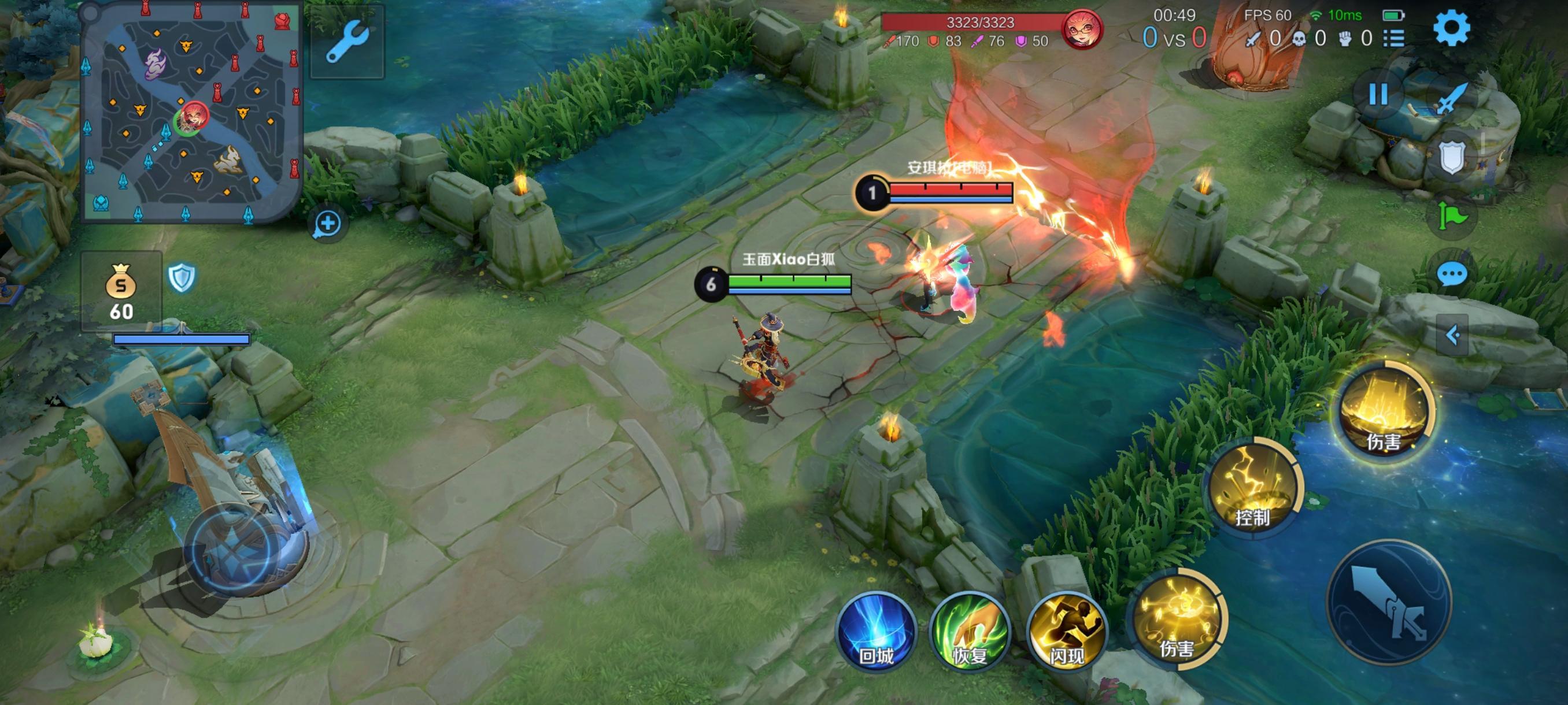Tap the magnifier plus button beside minimap
The image size is (1568, 705).
327,224
